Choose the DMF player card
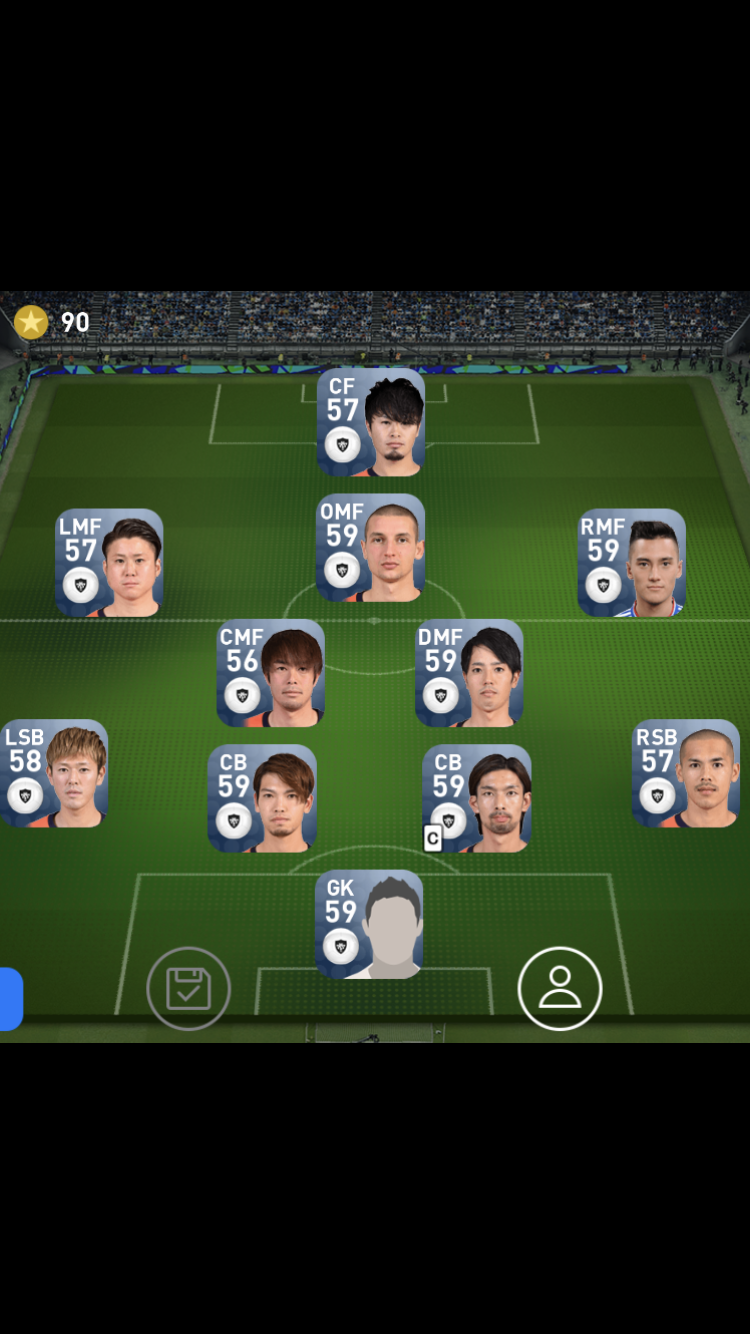Viewport: 750px width, 1334px height. click(x=469, y=673)
